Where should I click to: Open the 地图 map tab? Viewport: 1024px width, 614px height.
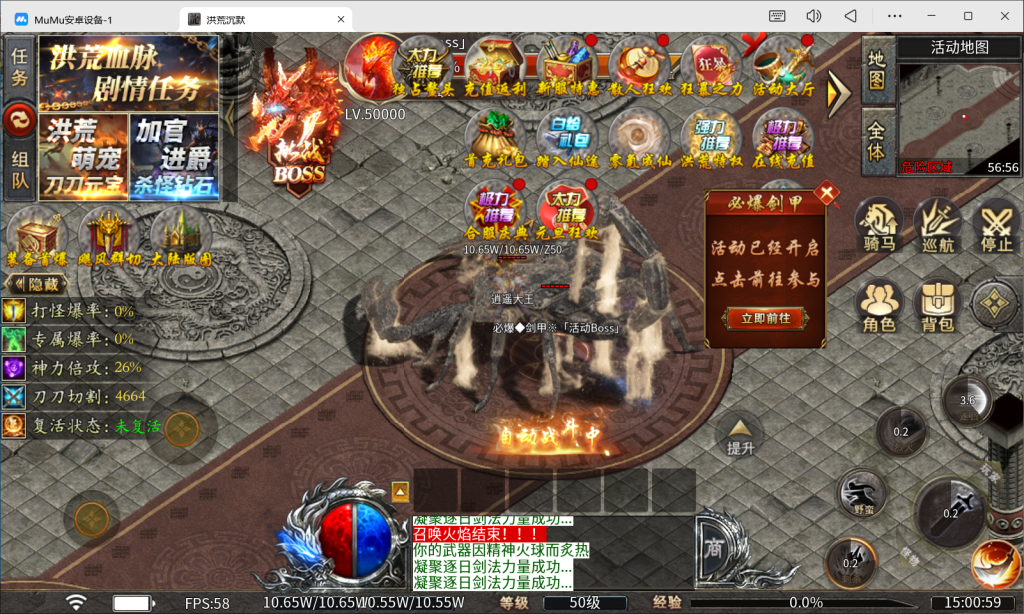[876, 68]
